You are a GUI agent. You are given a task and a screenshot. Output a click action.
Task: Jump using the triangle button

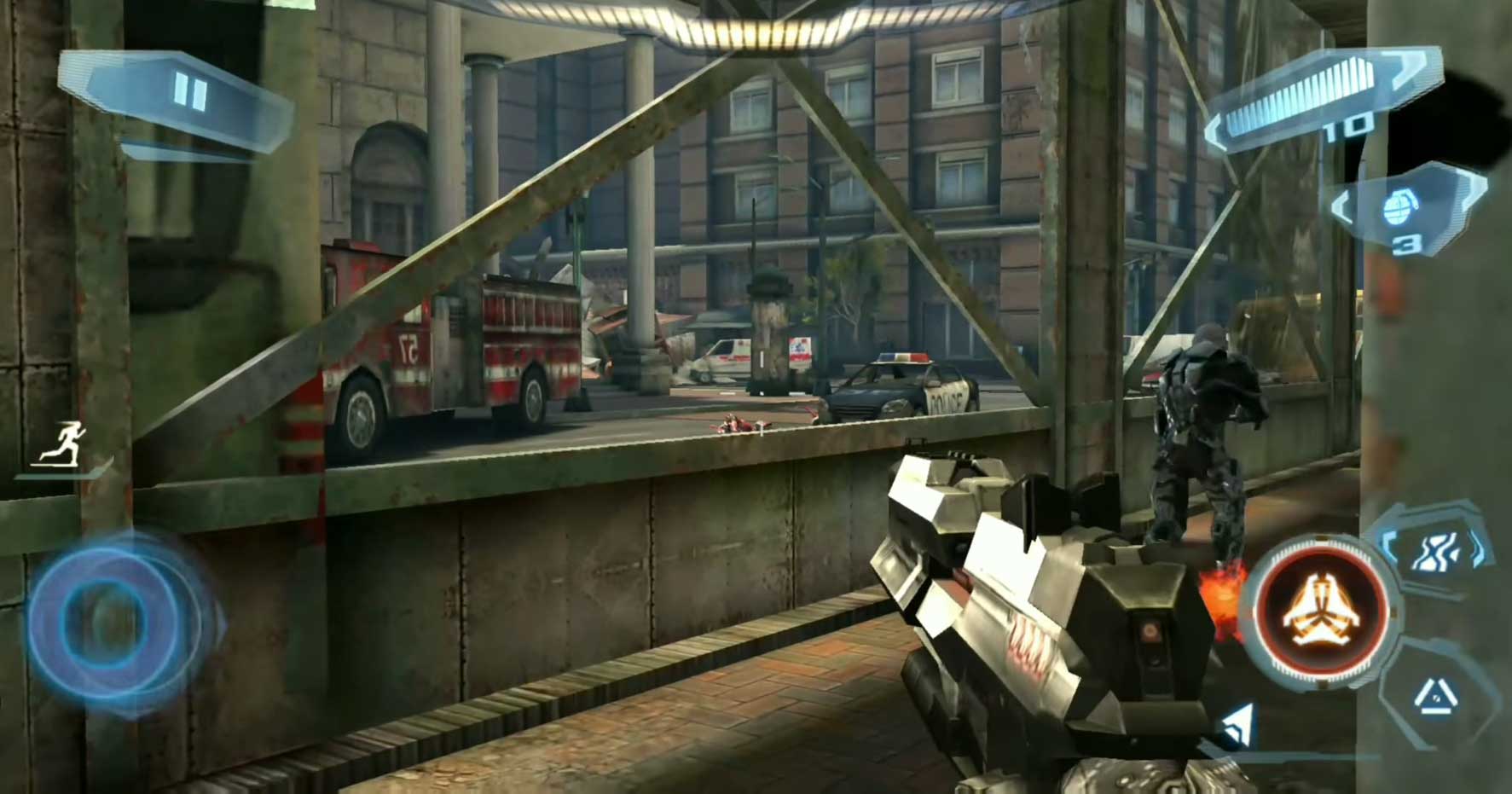(x=1435, y=699)
